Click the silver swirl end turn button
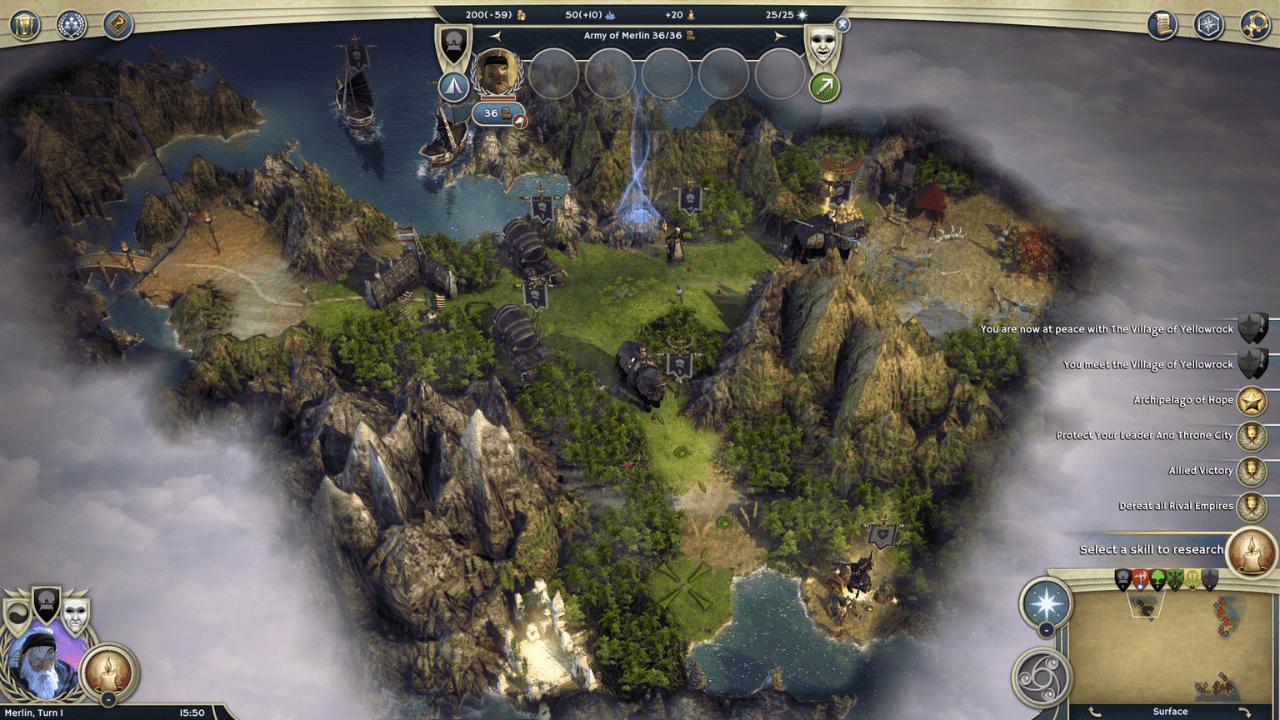The image size is (1280, 720). (1041, 677)
